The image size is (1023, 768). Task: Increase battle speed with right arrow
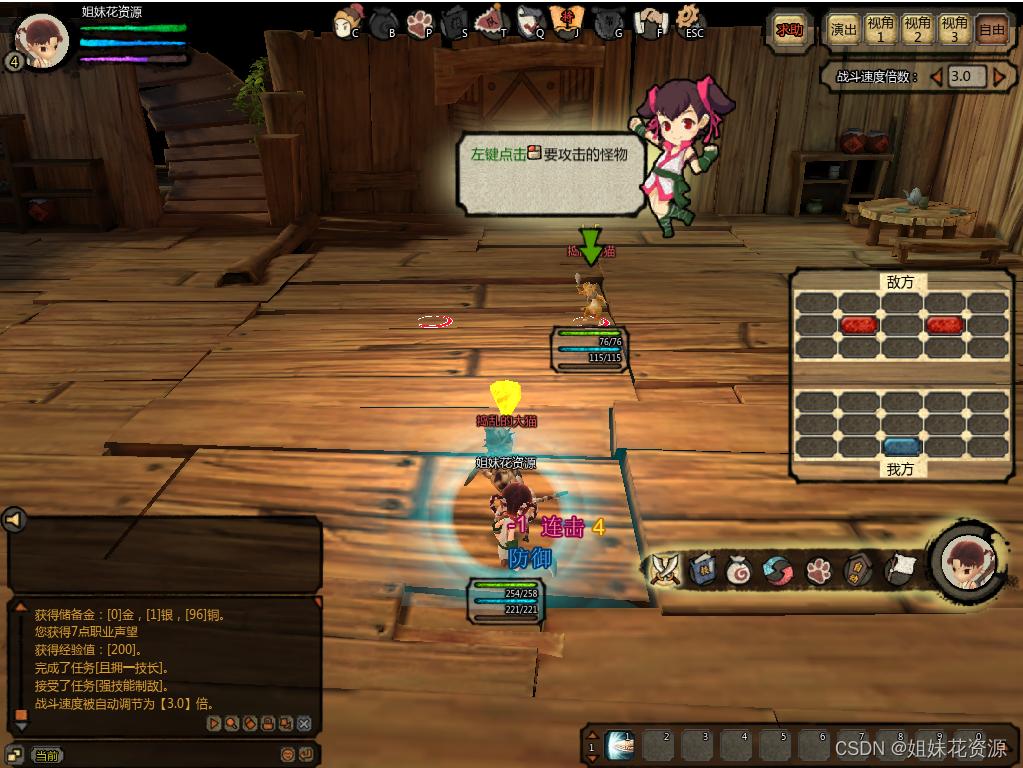(x=999, y=77)
